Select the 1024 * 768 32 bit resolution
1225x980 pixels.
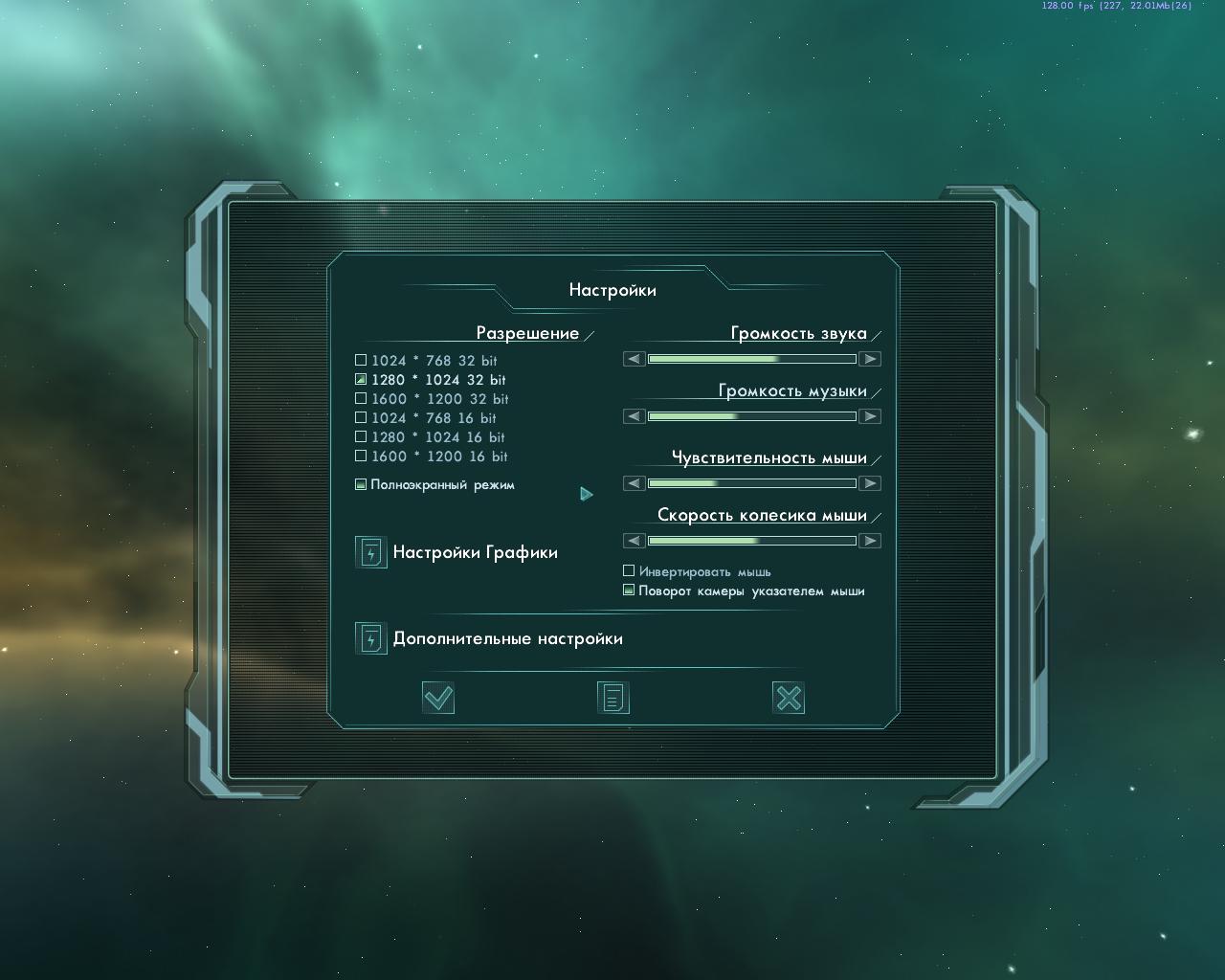pyautogui.click(x=361, y=361)
